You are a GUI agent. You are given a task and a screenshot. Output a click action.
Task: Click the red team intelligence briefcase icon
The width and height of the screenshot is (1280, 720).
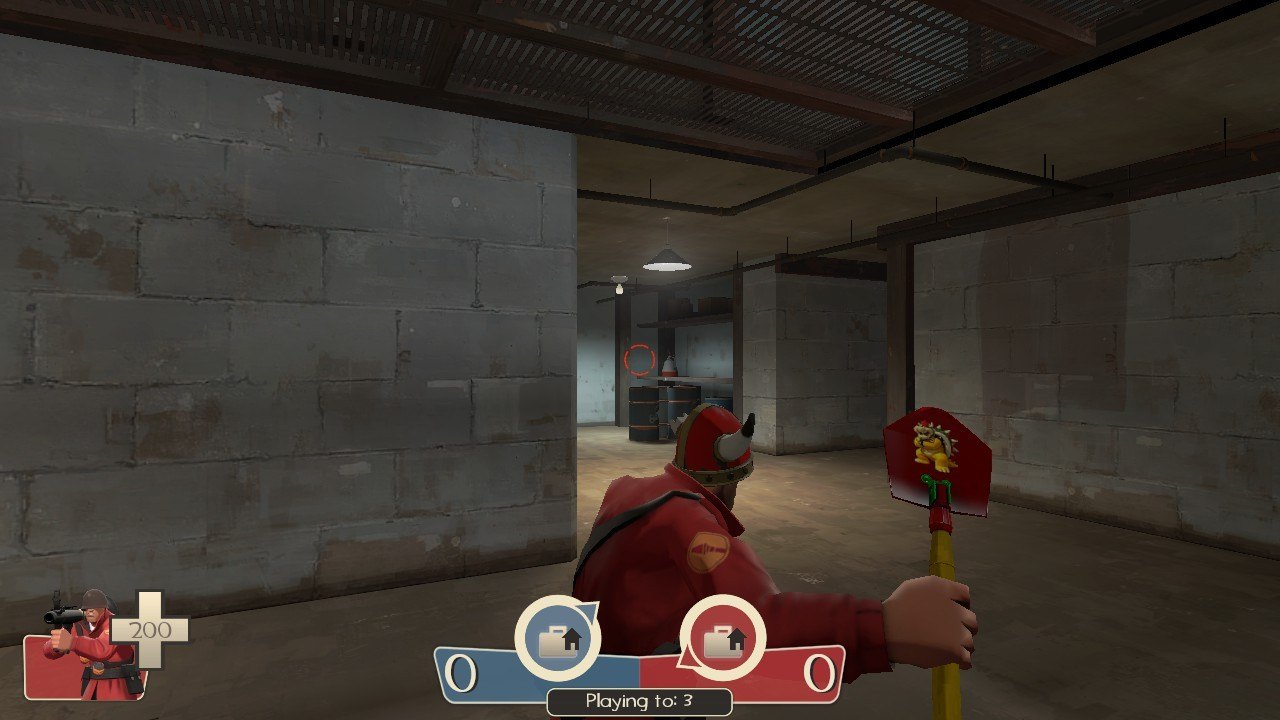722,638
